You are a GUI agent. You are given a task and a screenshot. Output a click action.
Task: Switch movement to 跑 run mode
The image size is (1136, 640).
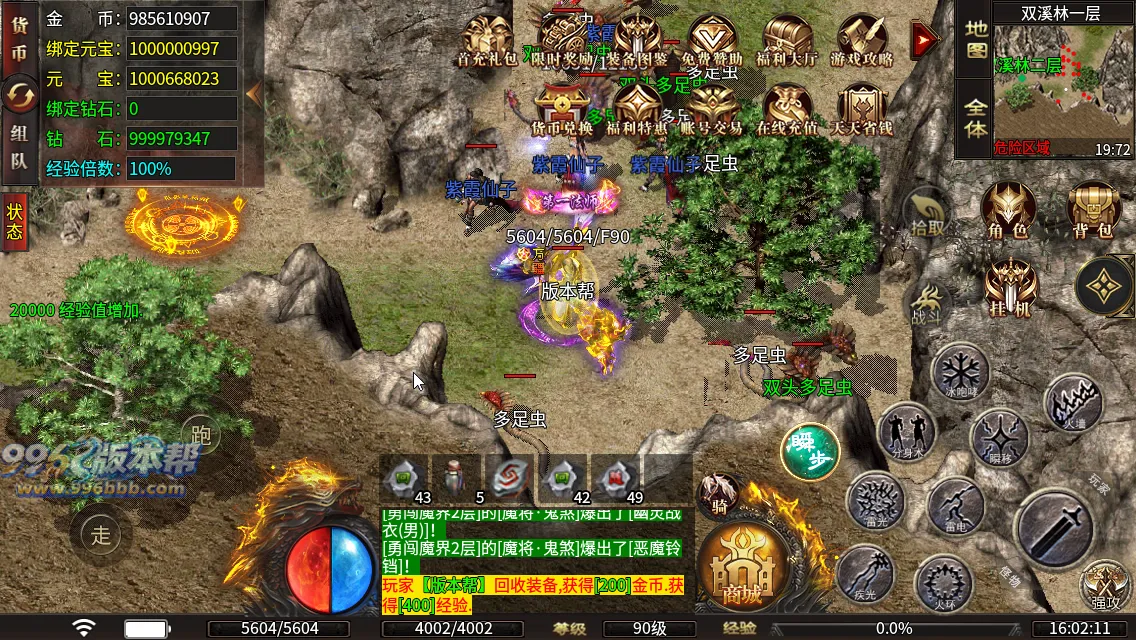point(201,435)
